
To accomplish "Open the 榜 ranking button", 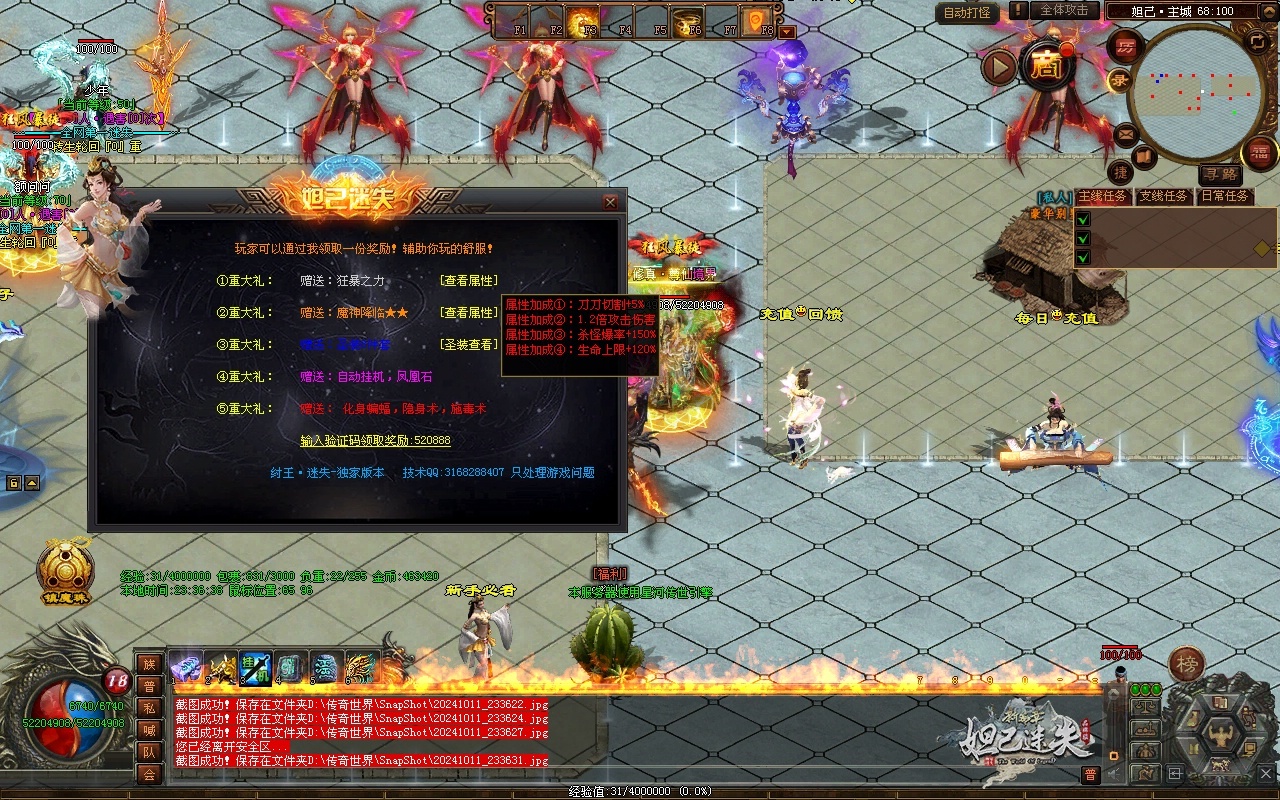I will [x=1187, y=663].
